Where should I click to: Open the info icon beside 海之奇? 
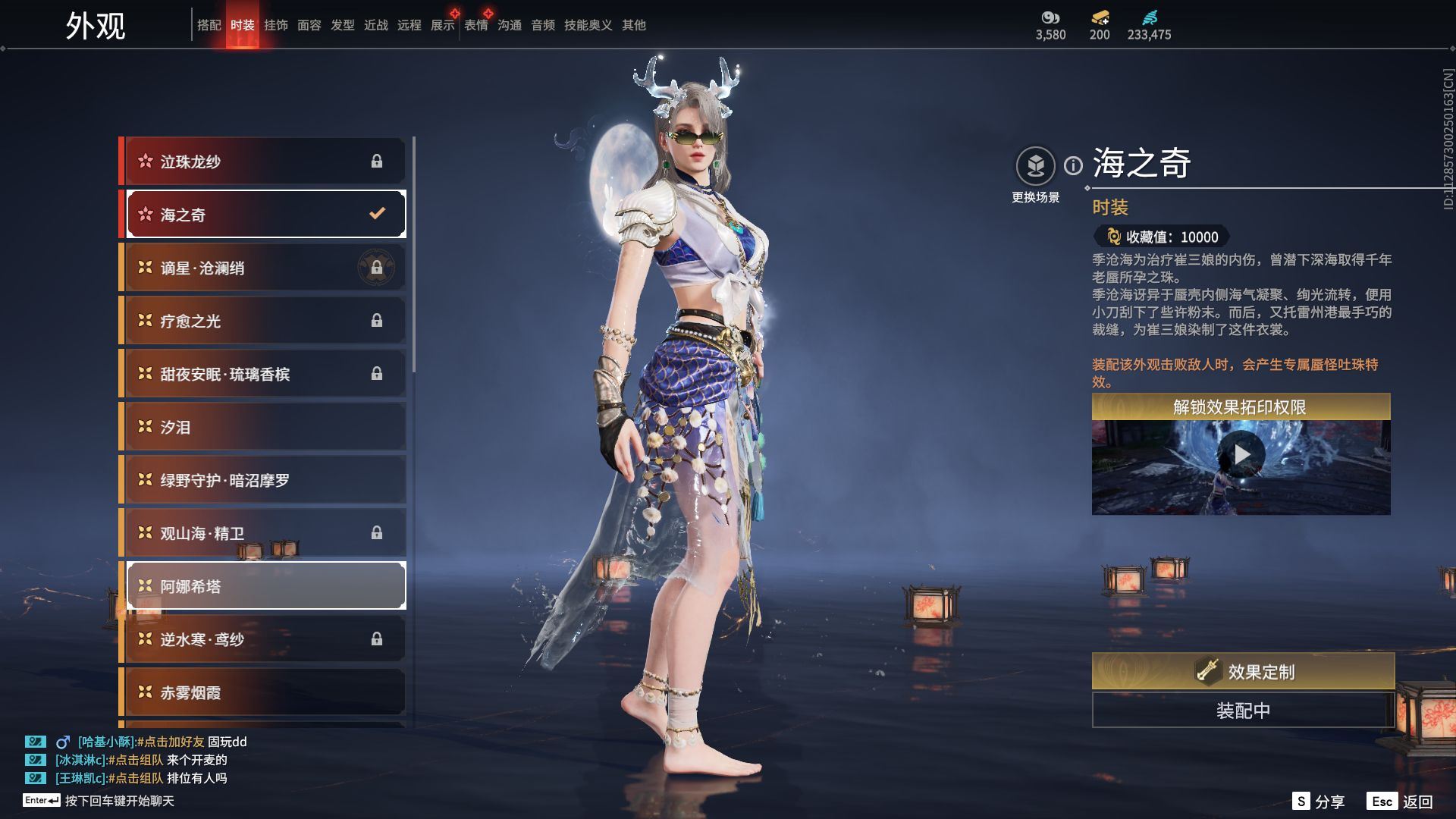tap(1073, 165)
